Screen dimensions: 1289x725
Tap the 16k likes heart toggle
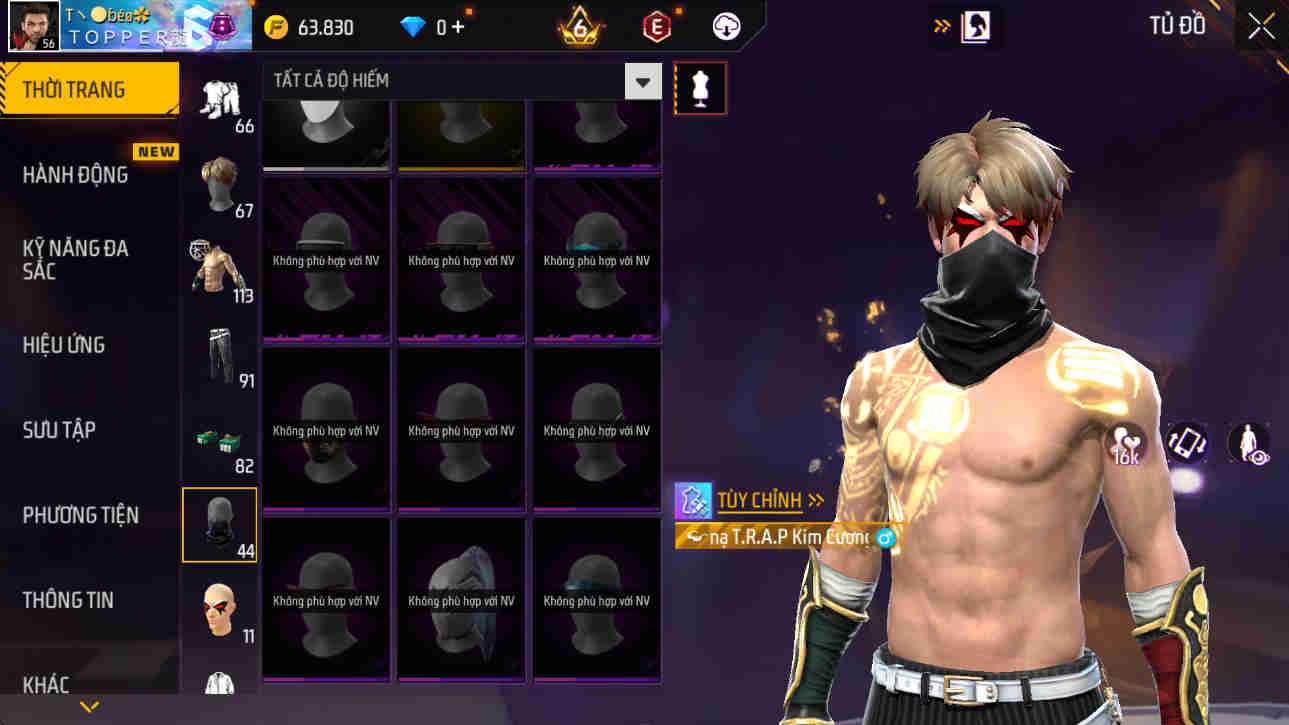(1124, 443)
